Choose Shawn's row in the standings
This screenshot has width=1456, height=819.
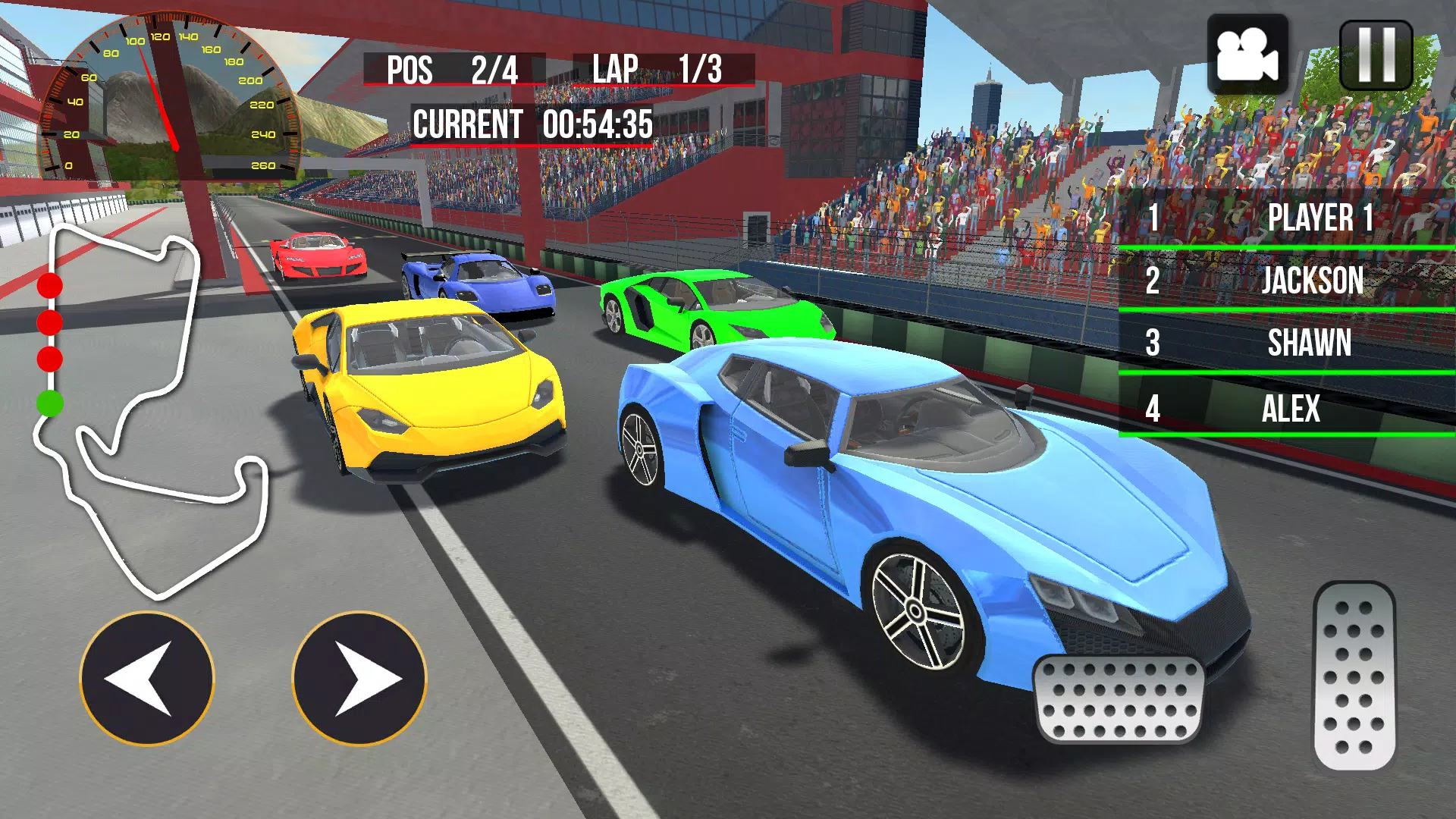[x=1287, y=344]
